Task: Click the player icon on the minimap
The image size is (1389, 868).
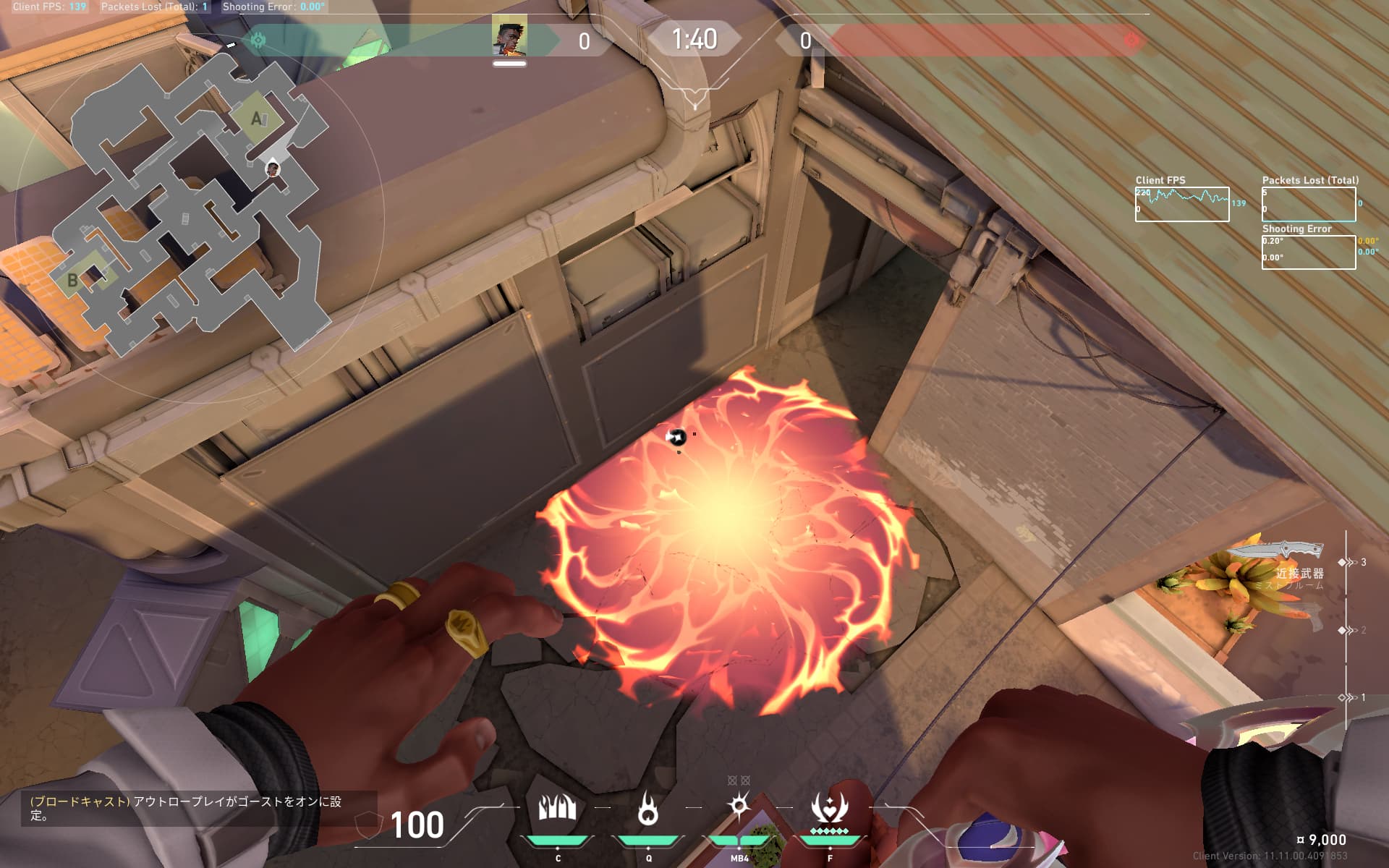Action: click(x=273, y=169)
